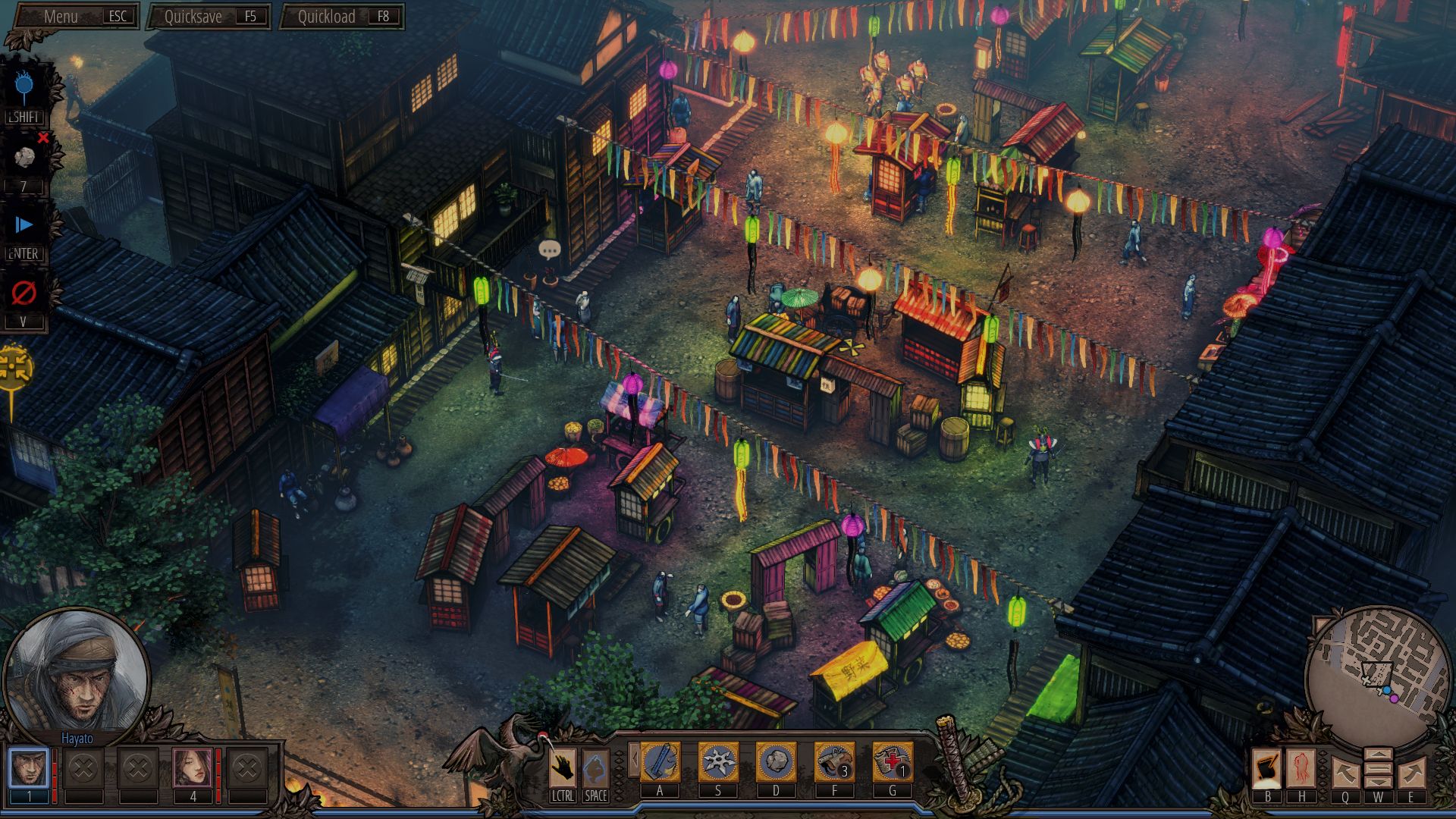Select the shuriken ability
Image resolution: width=1456 pixels, height=819 pixels.
click(717, 761)
